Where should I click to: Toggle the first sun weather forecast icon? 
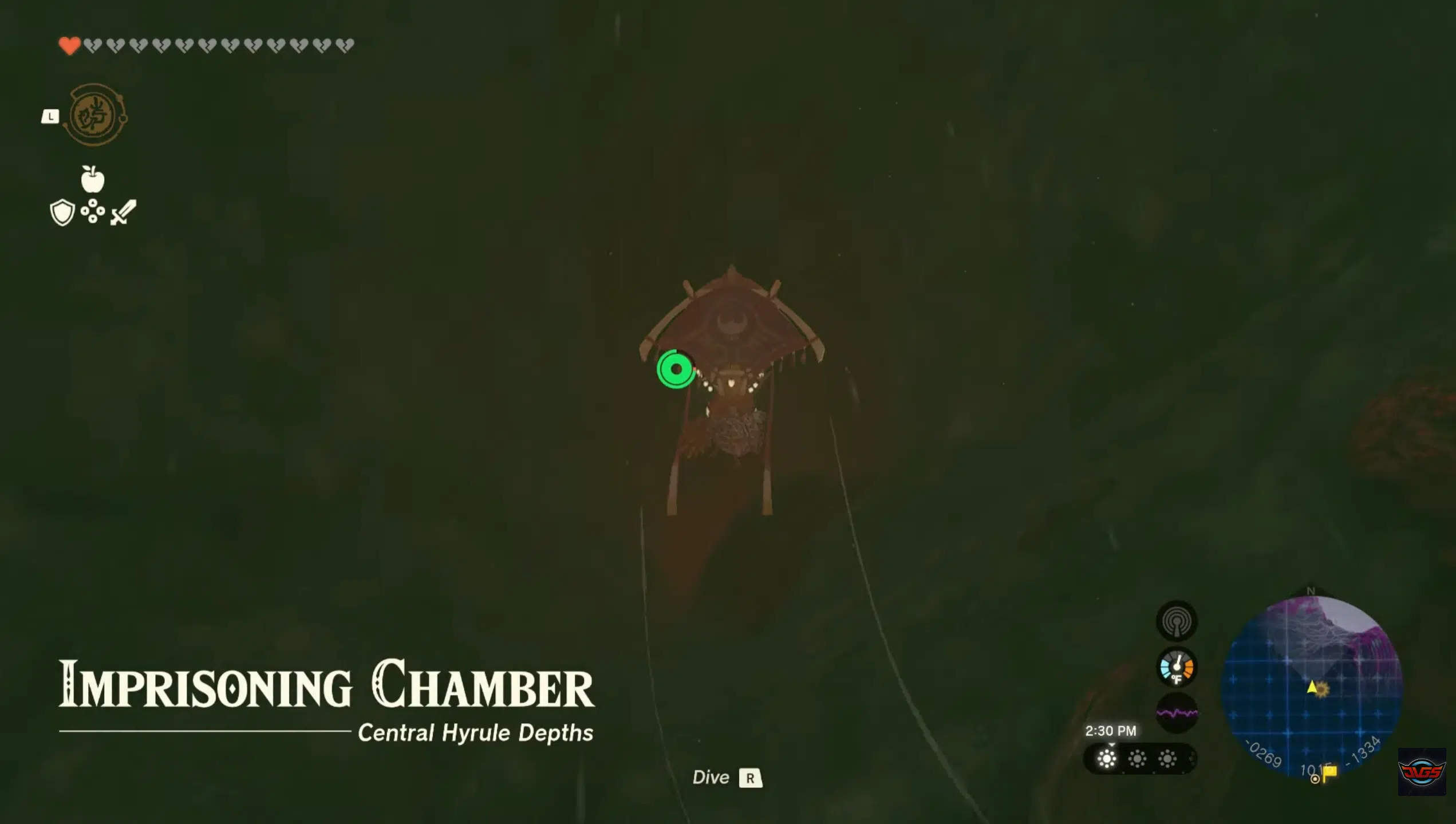point(1106,759)
